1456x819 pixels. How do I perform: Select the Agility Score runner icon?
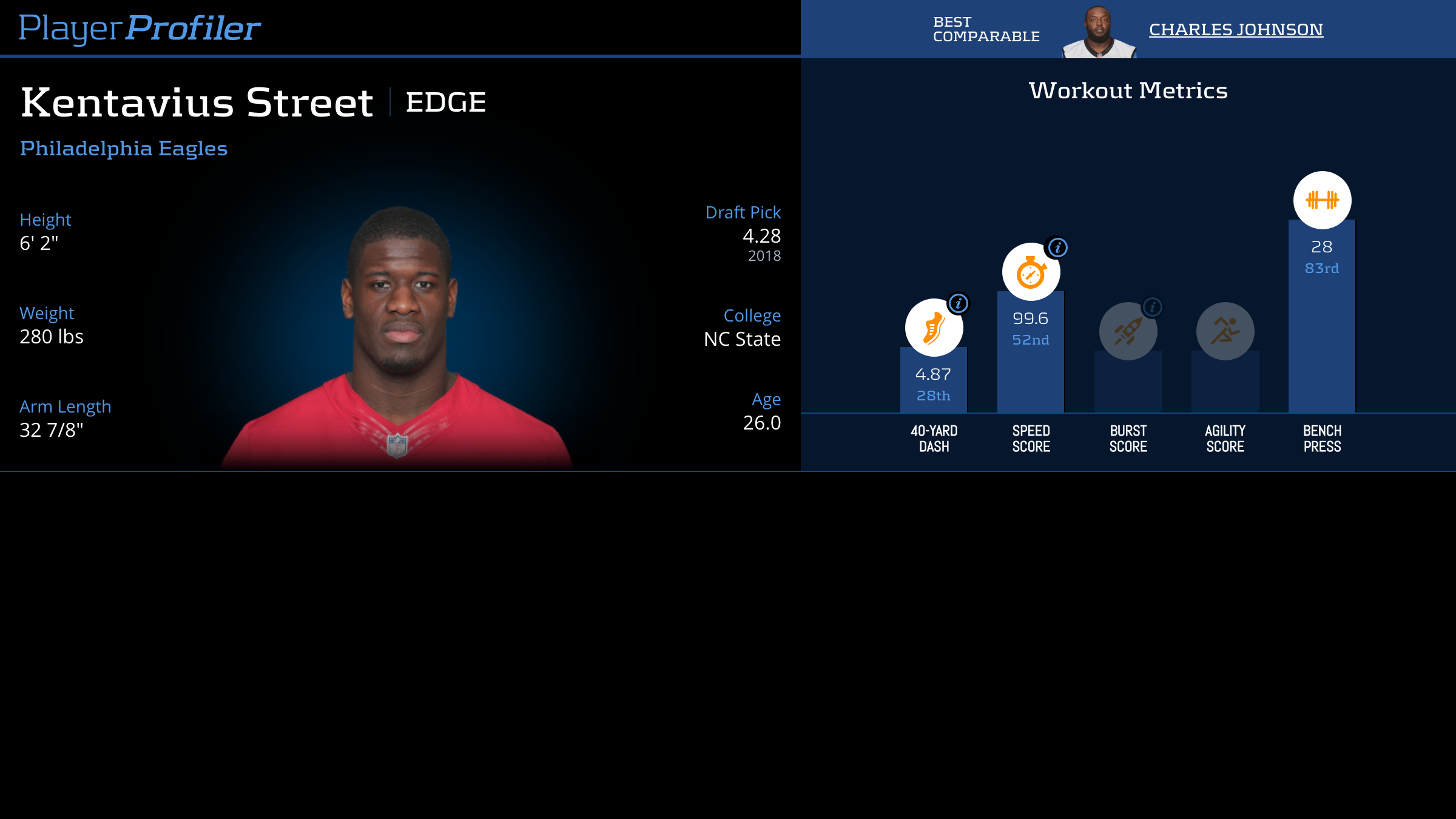pos(1225,331)
